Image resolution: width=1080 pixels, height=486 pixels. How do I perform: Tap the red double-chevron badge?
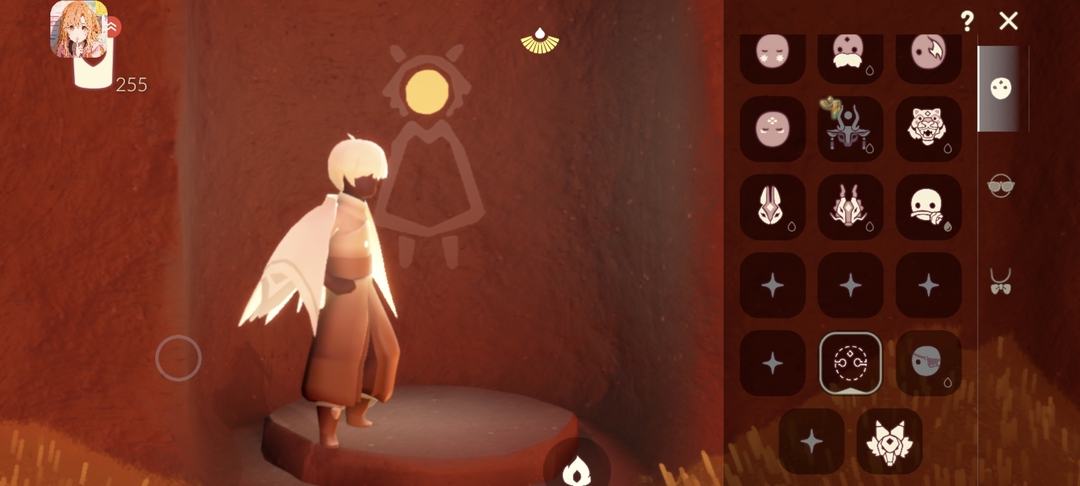click(111, 28)
